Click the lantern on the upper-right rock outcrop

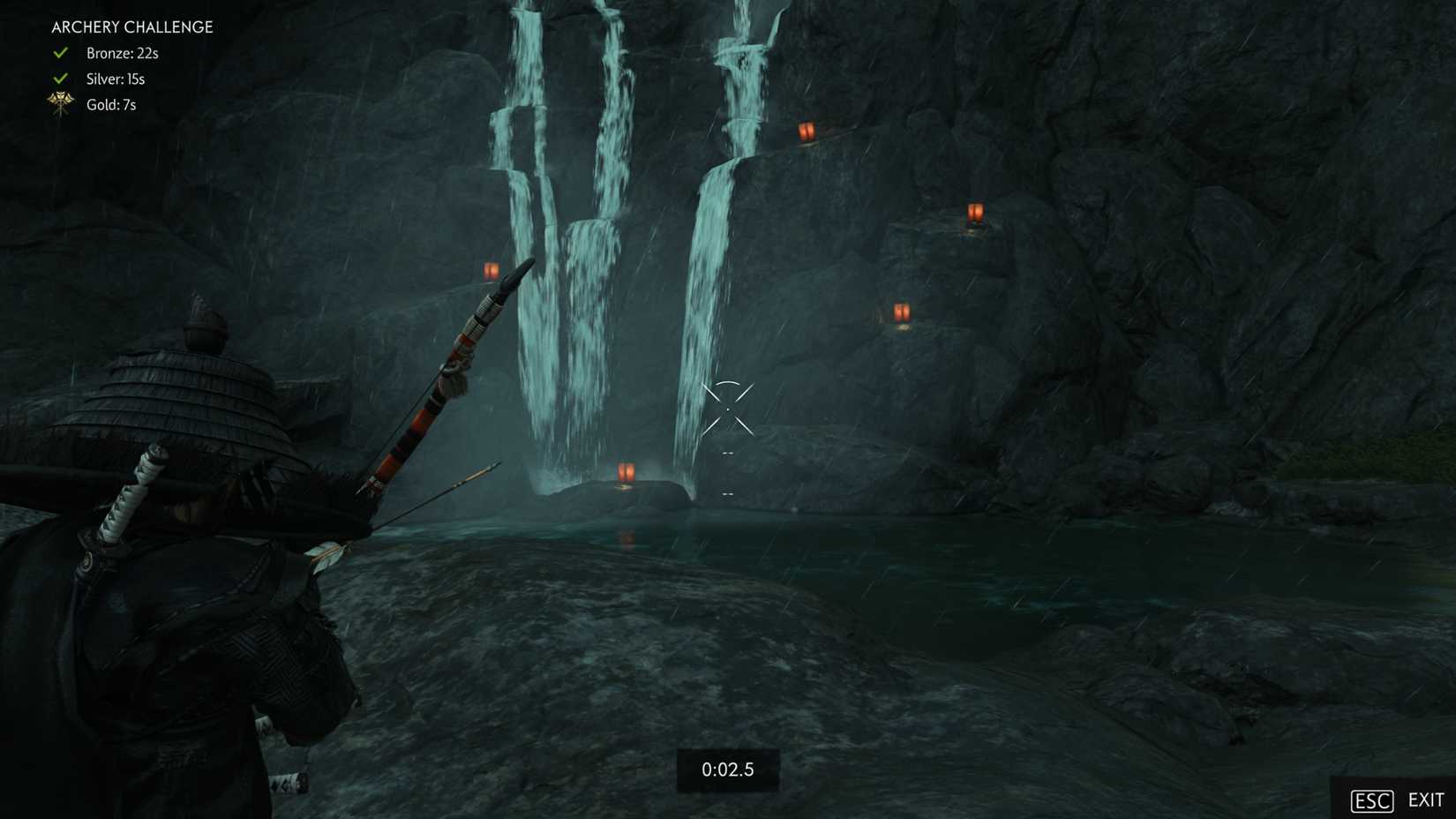pyautogui.click(x=974, y=212)
